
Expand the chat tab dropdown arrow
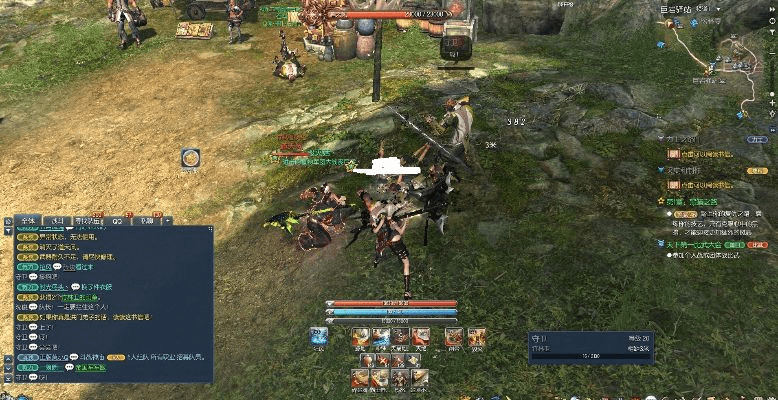pyautogui.click(x=168, y=220)
